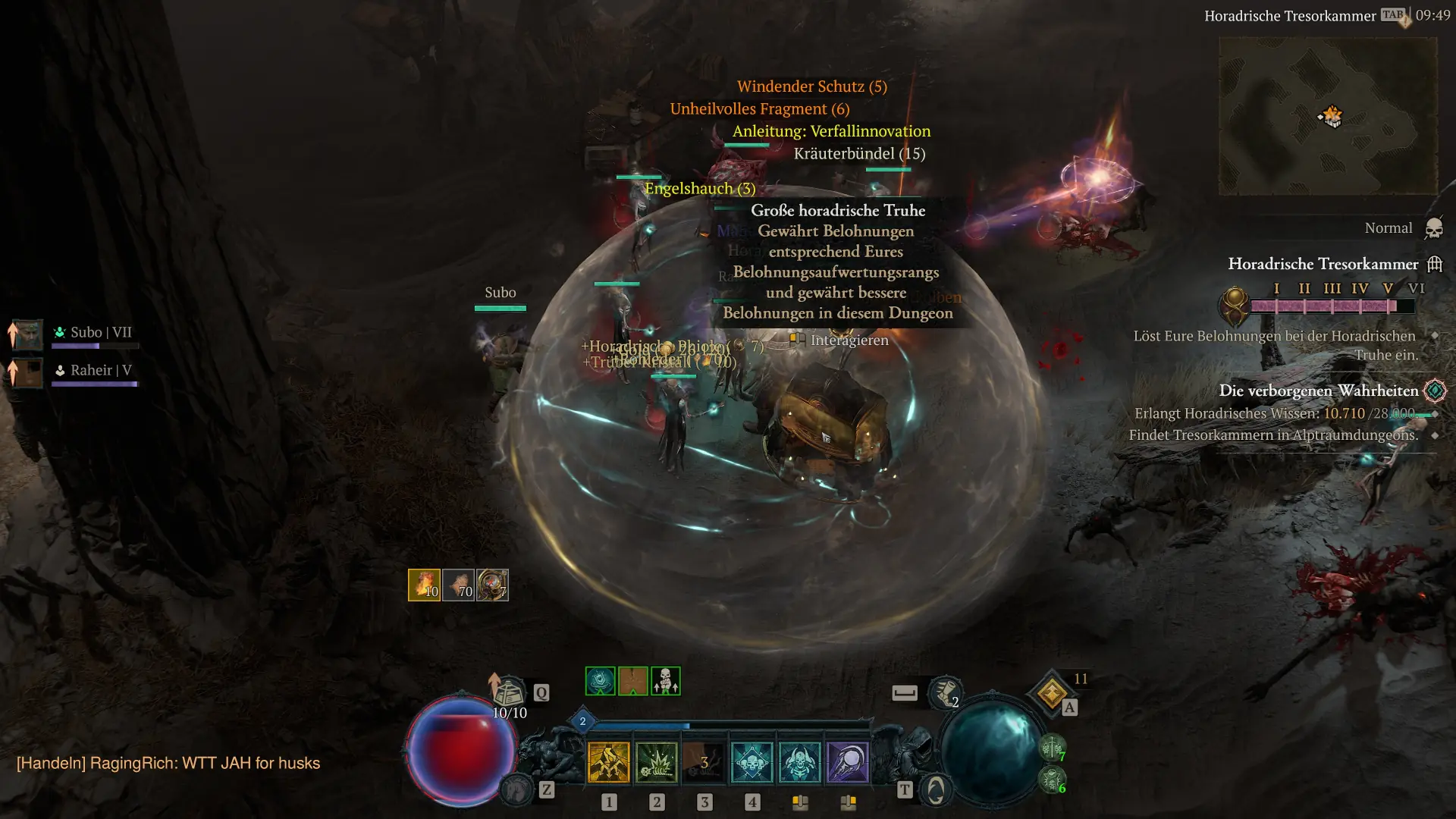This screenshot has width=1456, height=819.
Task: Open the golden favor icon showing 11
Action: 1053,694
